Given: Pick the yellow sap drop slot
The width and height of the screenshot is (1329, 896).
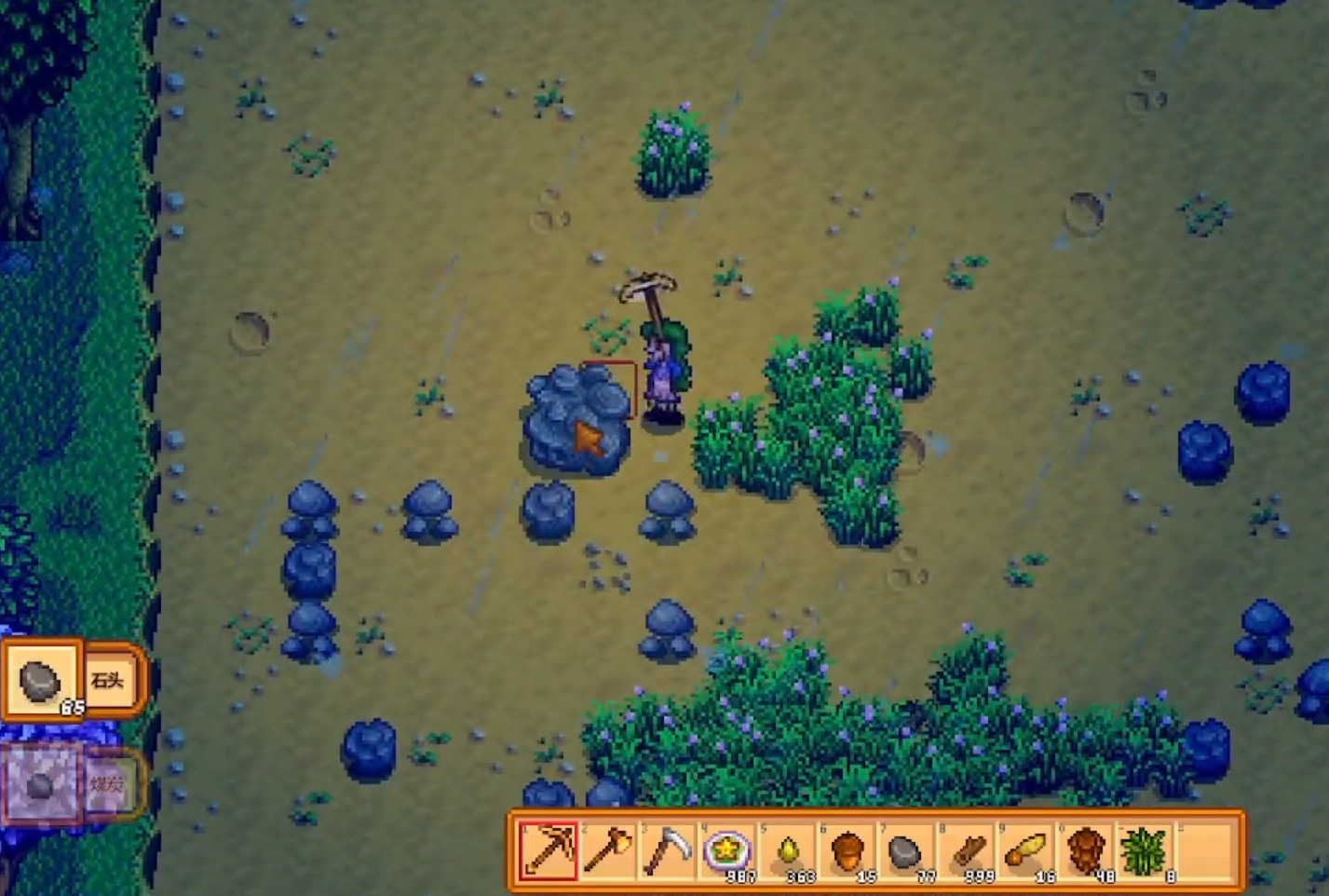Looking at the screenshot, I should click(787, 851).
